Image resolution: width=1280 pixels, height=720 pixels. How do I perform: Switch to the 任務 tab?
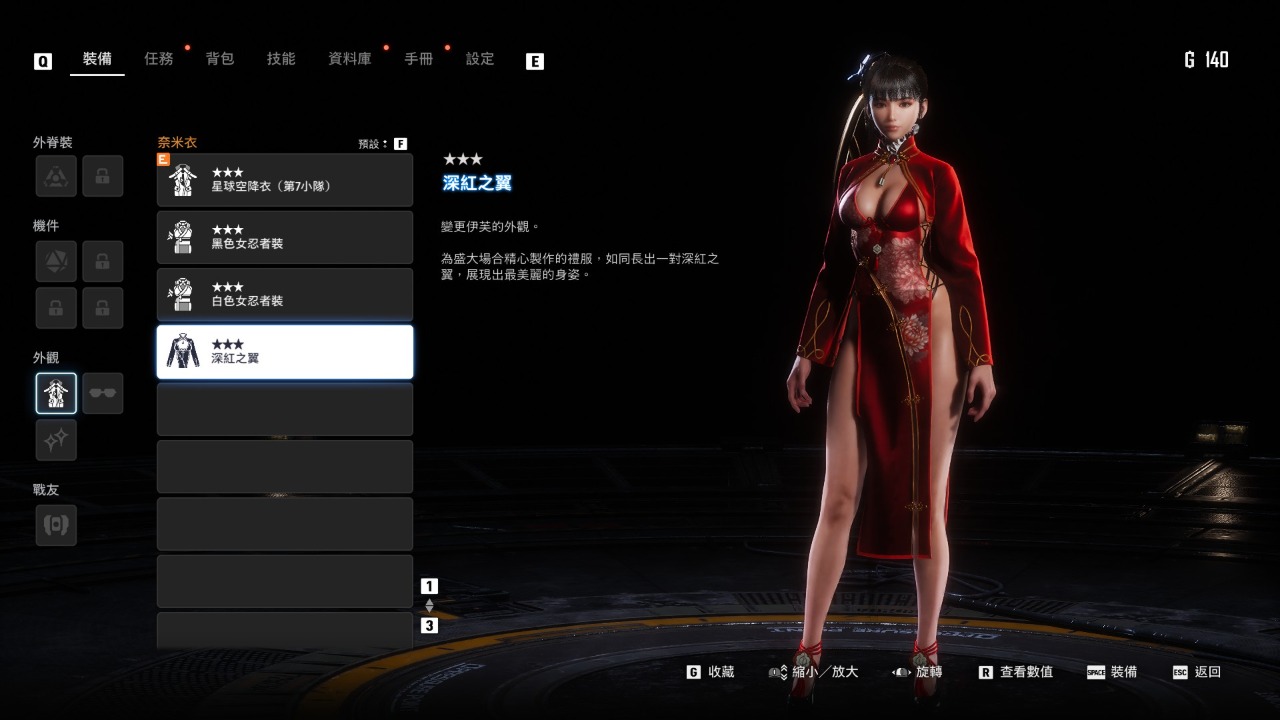[160, 58]
